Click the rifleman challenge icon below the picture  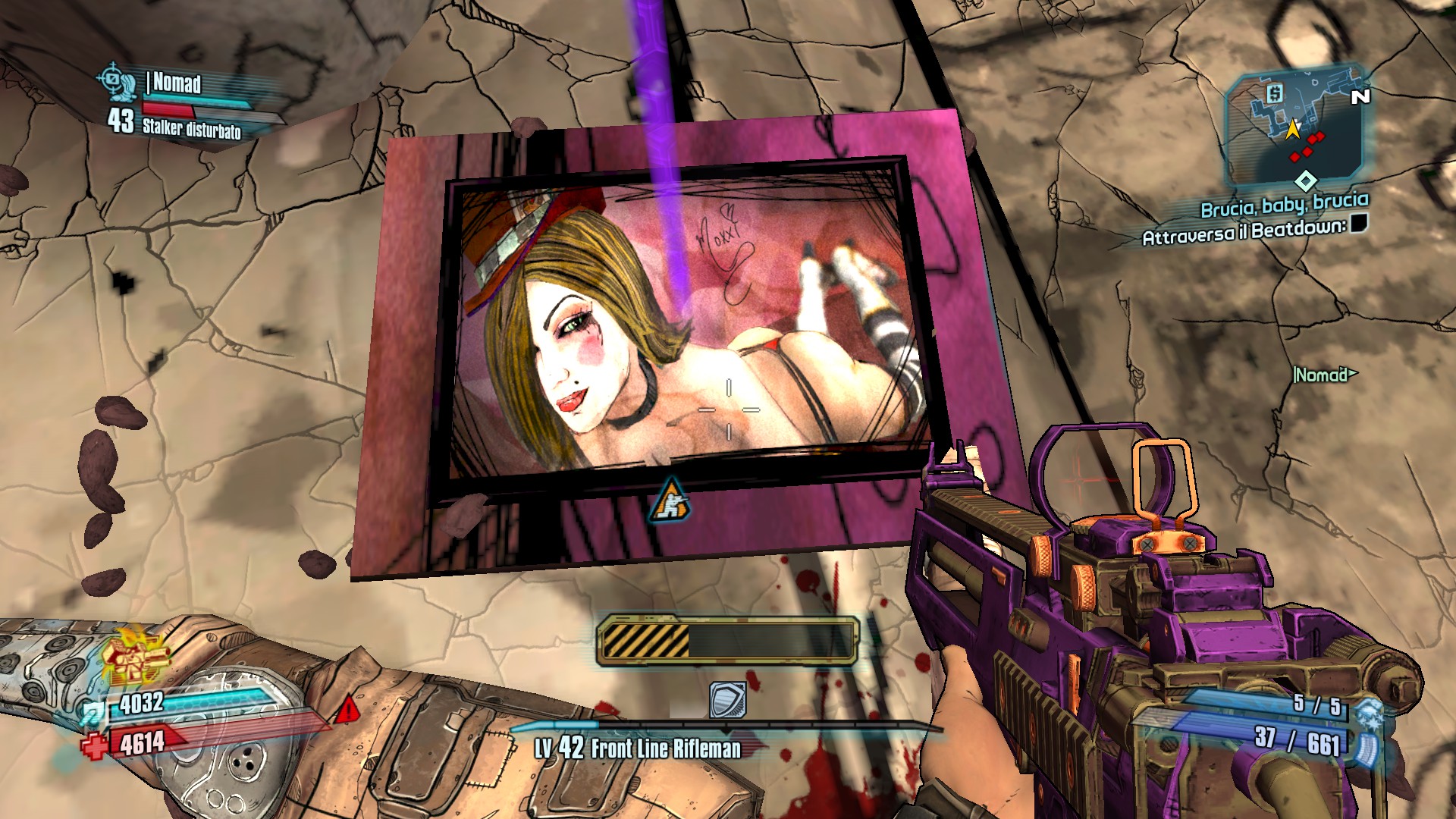[670, 501]
